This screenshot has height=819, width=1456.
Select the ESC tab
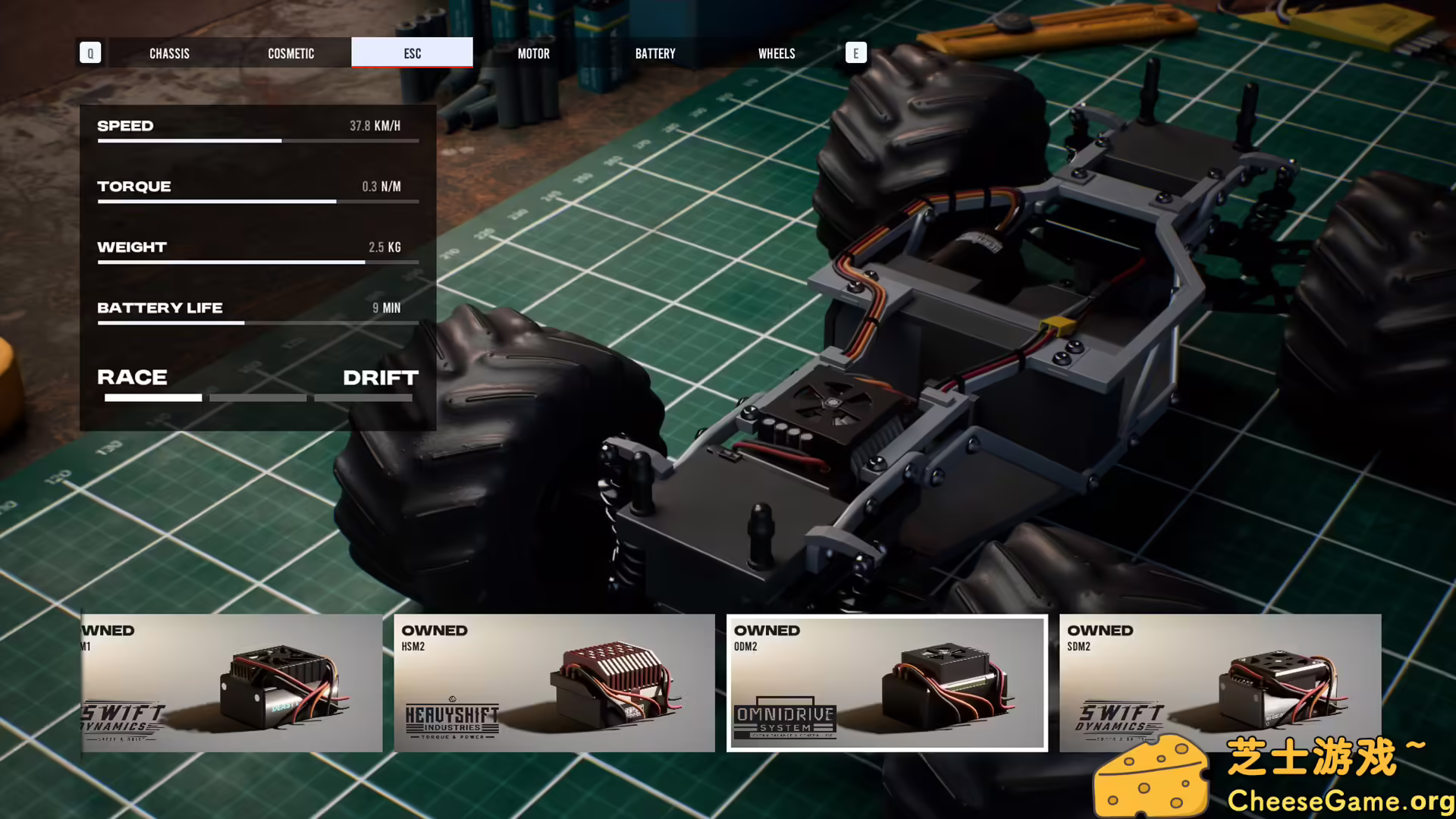(412, 53)
